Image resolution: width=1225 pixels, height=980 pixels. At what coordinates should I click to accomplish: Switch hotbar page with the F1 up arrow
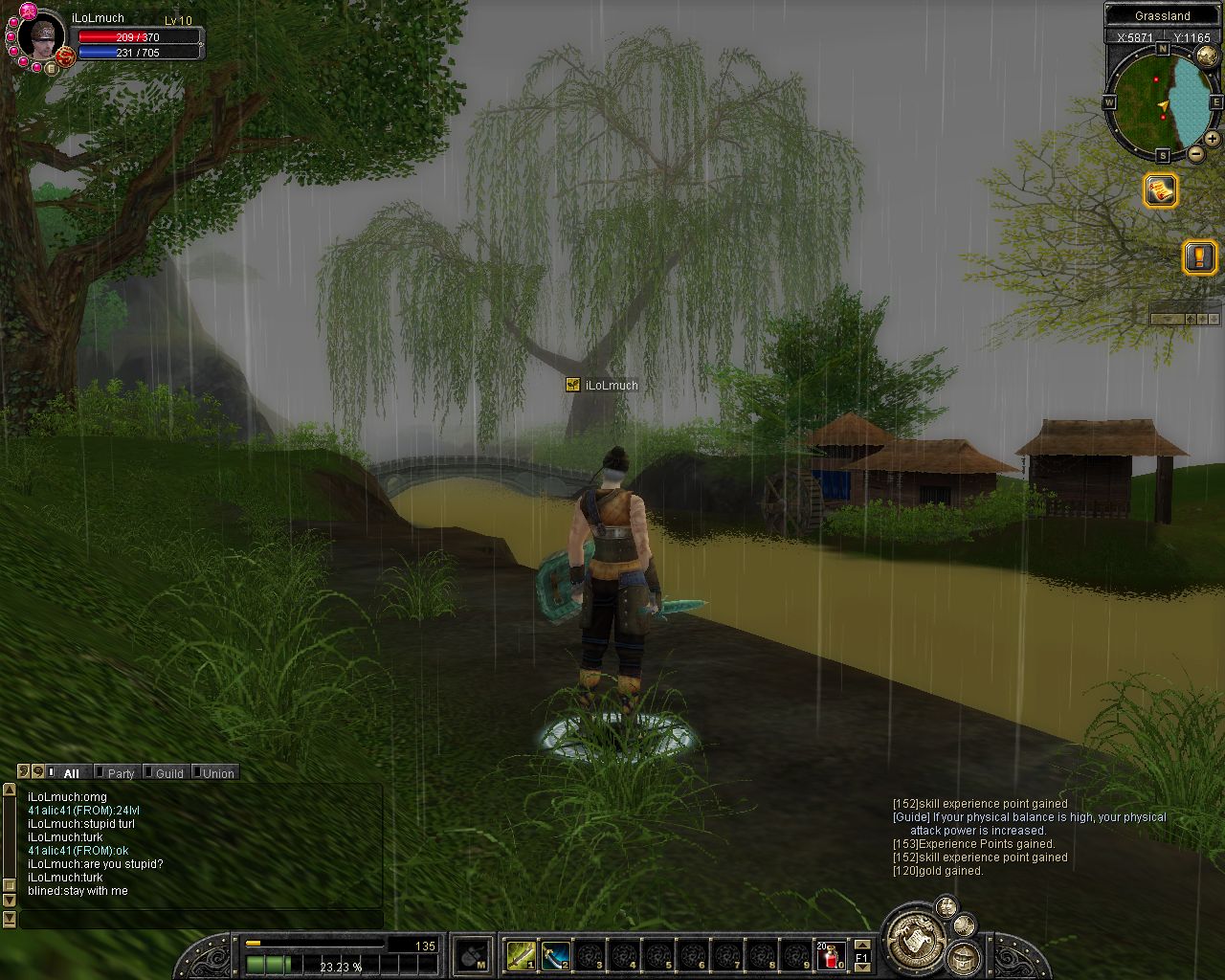click(861, 946)
